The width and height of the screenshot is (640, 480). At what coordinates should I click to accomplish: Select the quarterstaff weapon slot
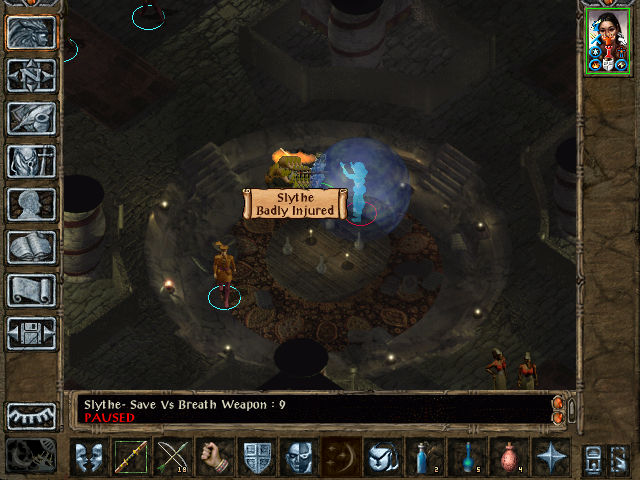point(131,457)
